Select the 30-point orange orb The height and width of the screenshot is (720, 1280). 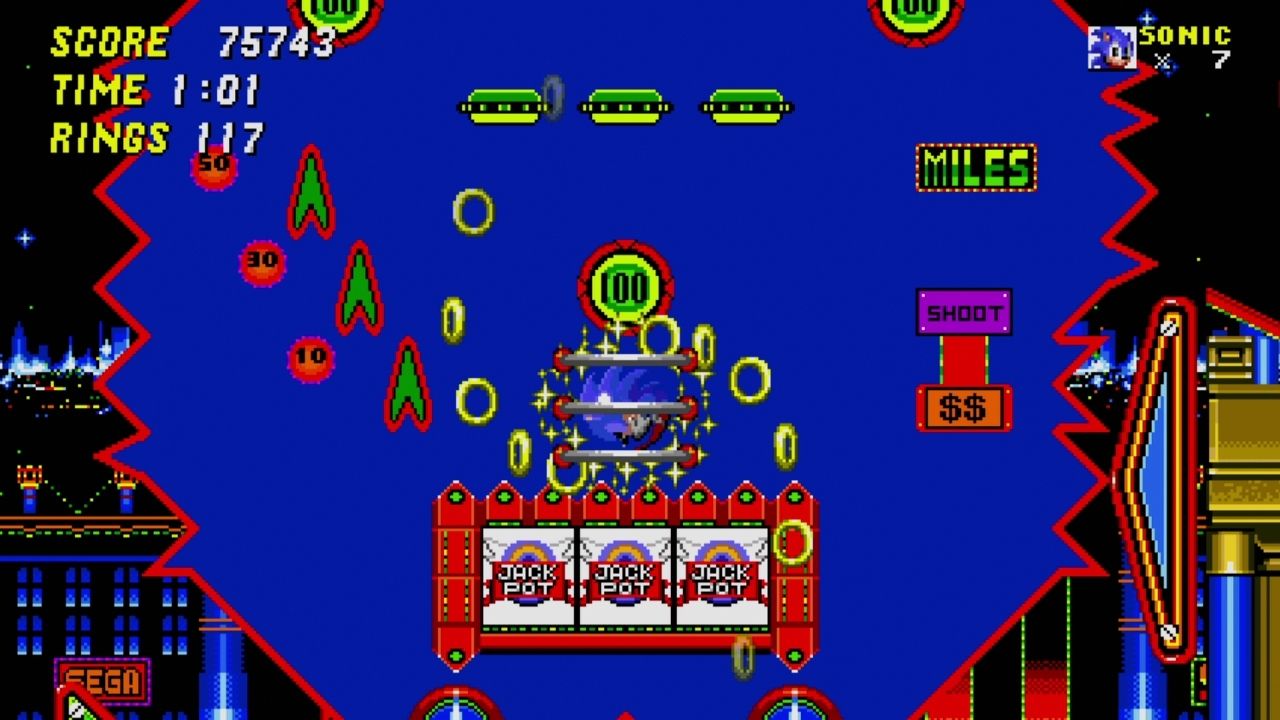[x=261, y=262]
